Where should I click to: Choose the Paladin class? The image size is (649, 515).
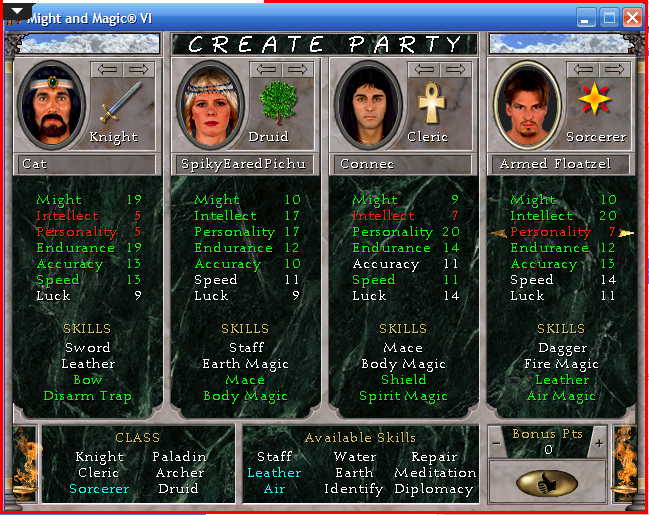(x=179, y=457)
